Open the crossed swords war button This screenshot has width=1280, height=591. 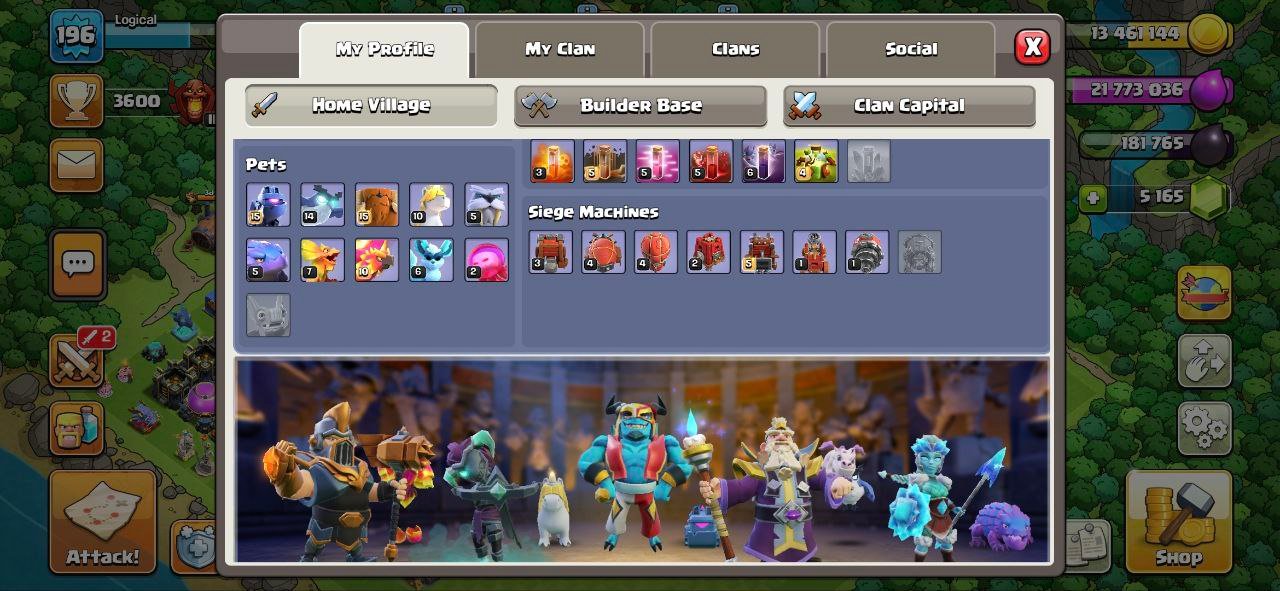[x=76, y=361]
